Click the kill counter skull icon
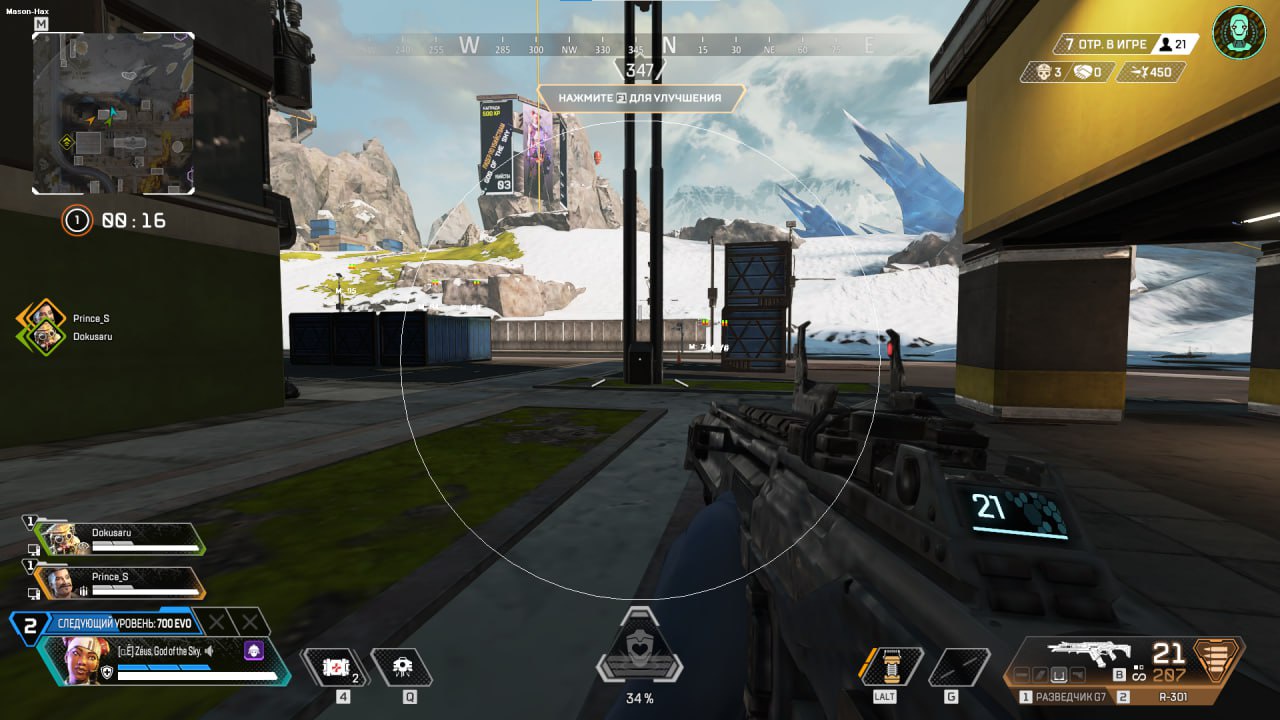This screenshot has height=720, width=1280. tap(1044, 72)
